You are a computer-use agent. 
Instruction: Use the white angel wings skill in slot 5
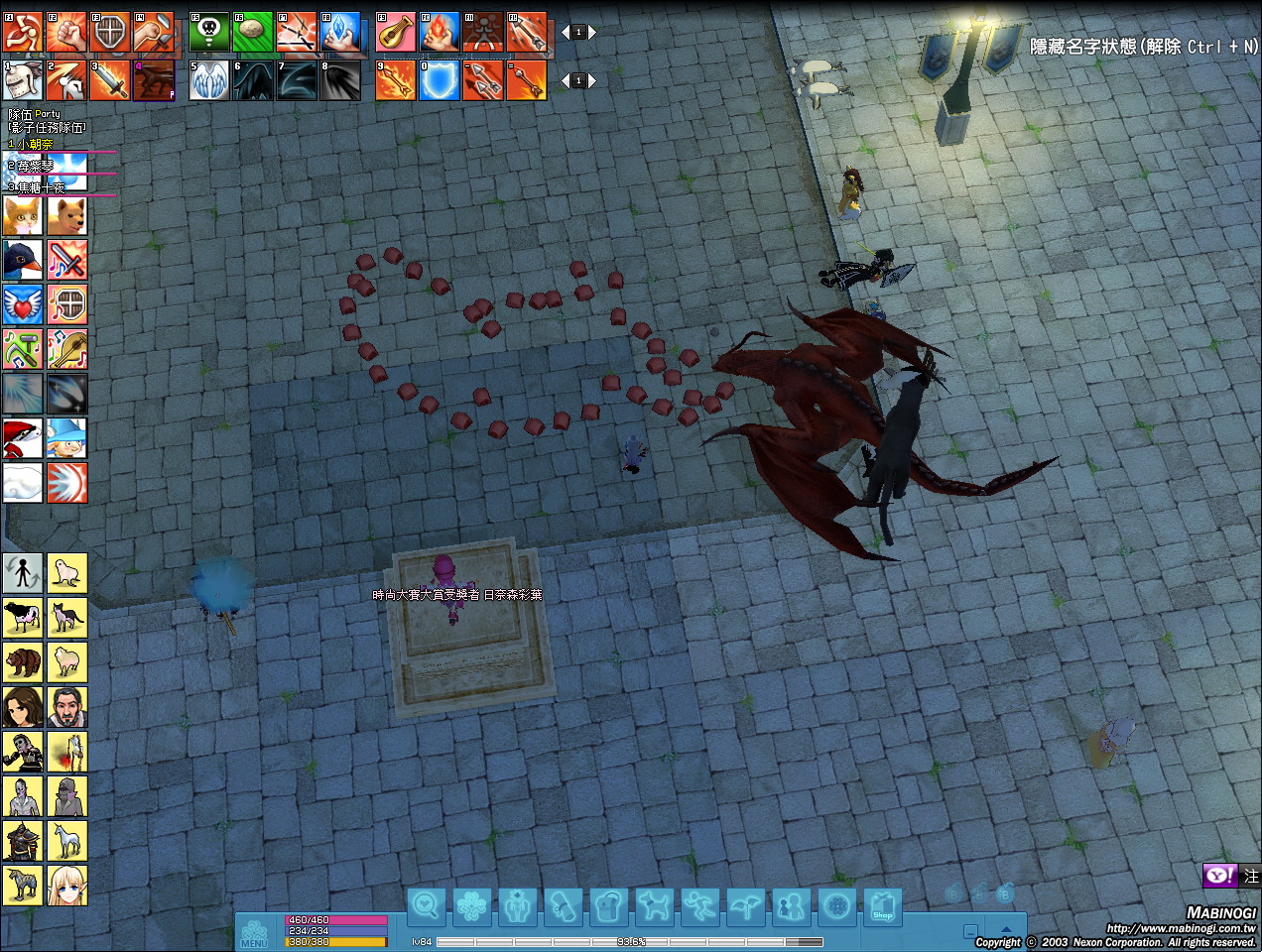[209, 80]
